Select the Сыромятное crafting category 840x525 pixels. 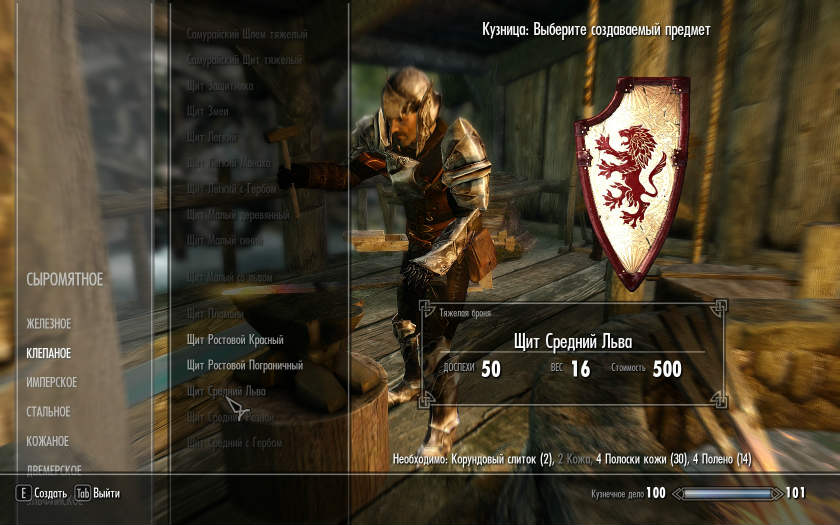[64, 279]
